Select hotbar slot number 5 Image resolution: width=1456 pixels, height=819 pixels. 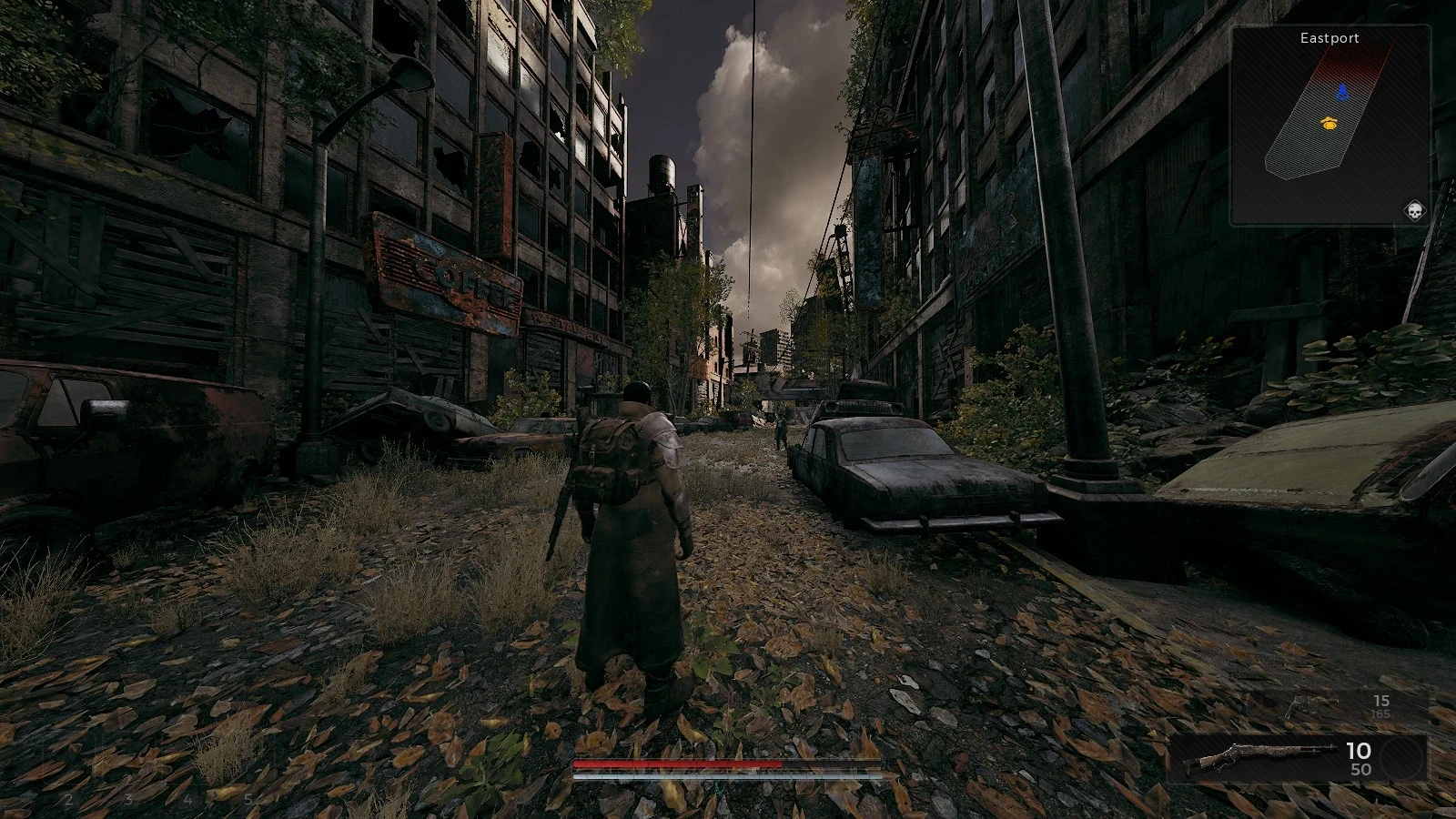(x=249, y=798)
